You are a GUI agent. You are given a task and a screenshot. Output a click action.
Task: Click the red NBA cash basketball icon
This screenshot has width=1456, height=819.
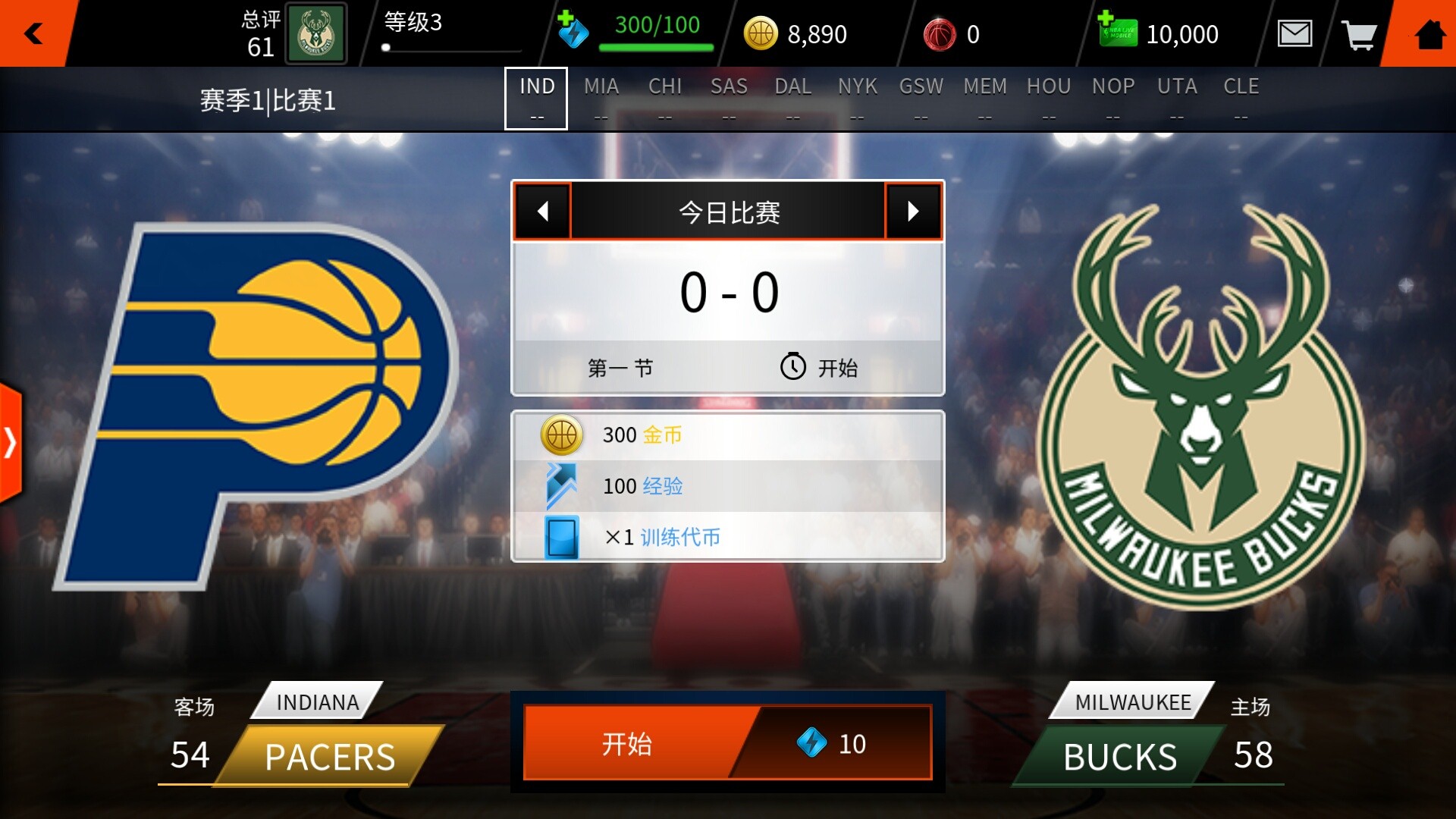click(x=940, y=33)
